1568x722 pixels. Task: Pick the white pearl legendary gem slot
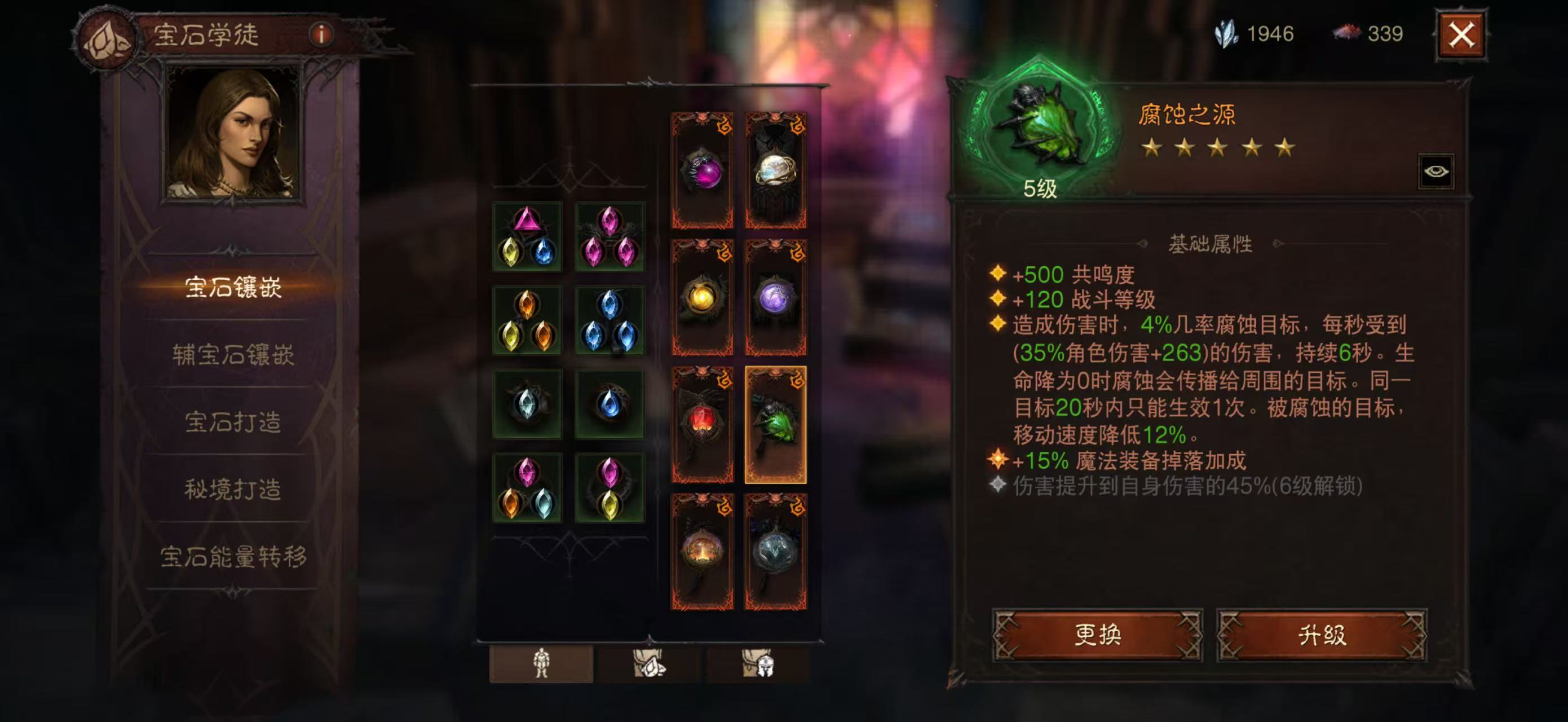(775, 170)
